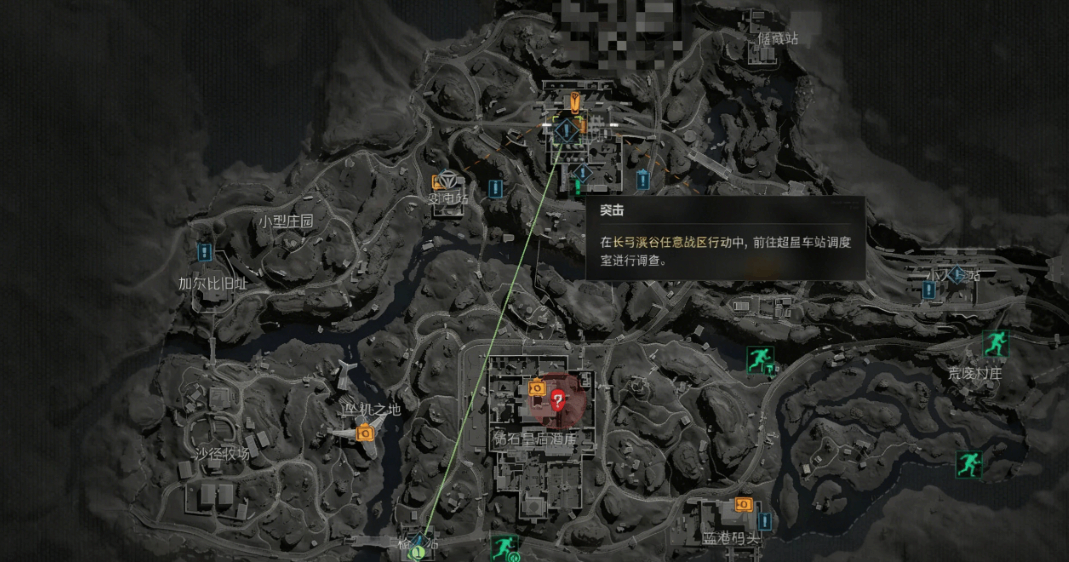Select the red question mark marker

click(558, 401)
